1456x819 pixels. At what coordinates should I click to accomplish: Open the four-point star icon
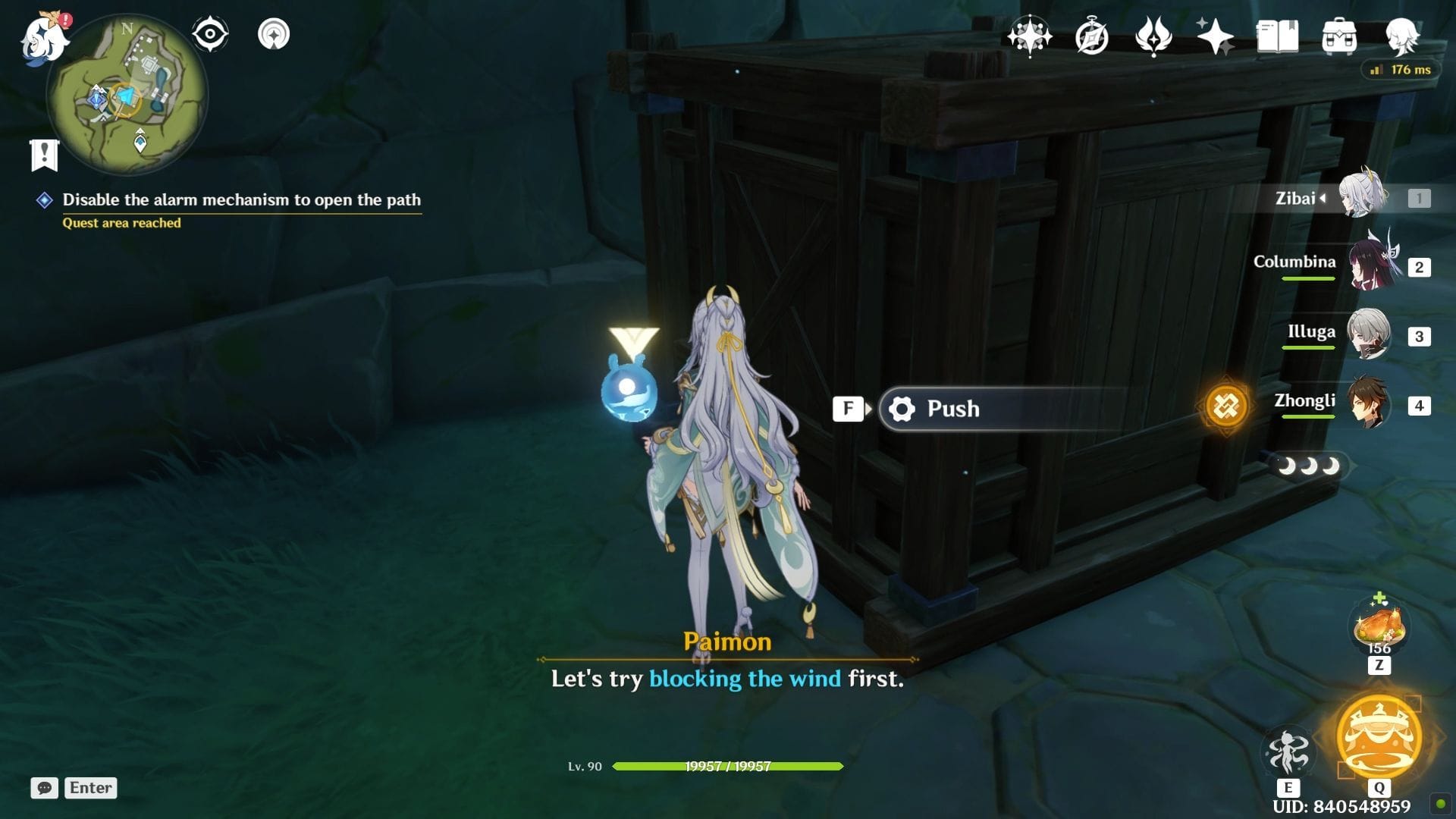click(1215, 36)
